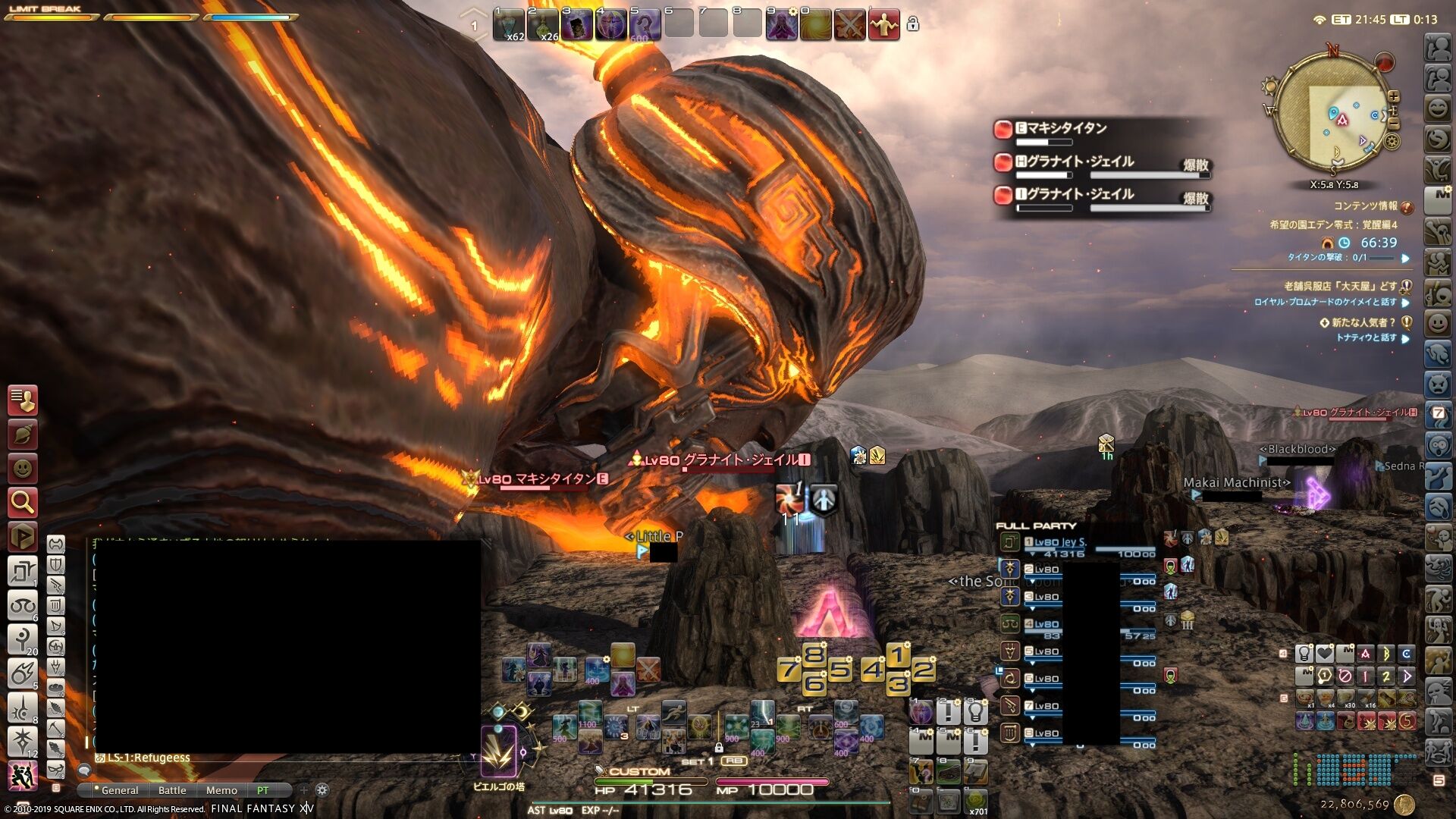Click the magnifying glass search icon
The height and width of the screenshot is (819, 1456).
click(22, 501)
